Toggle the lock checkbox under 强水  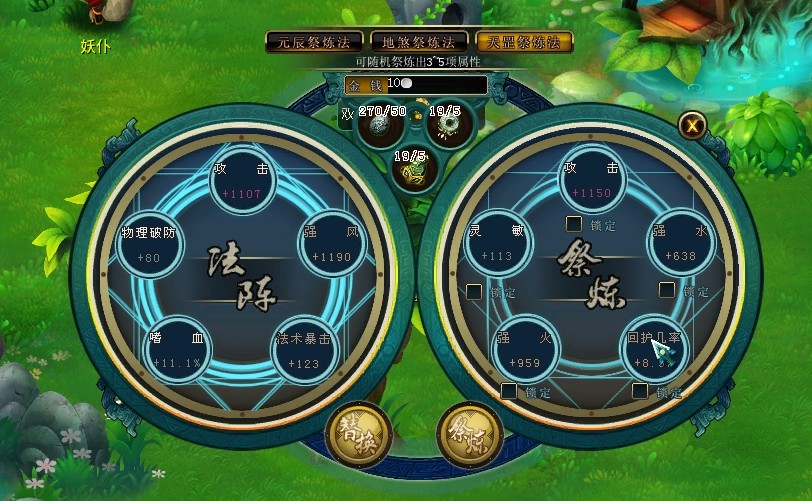(667, 290)
